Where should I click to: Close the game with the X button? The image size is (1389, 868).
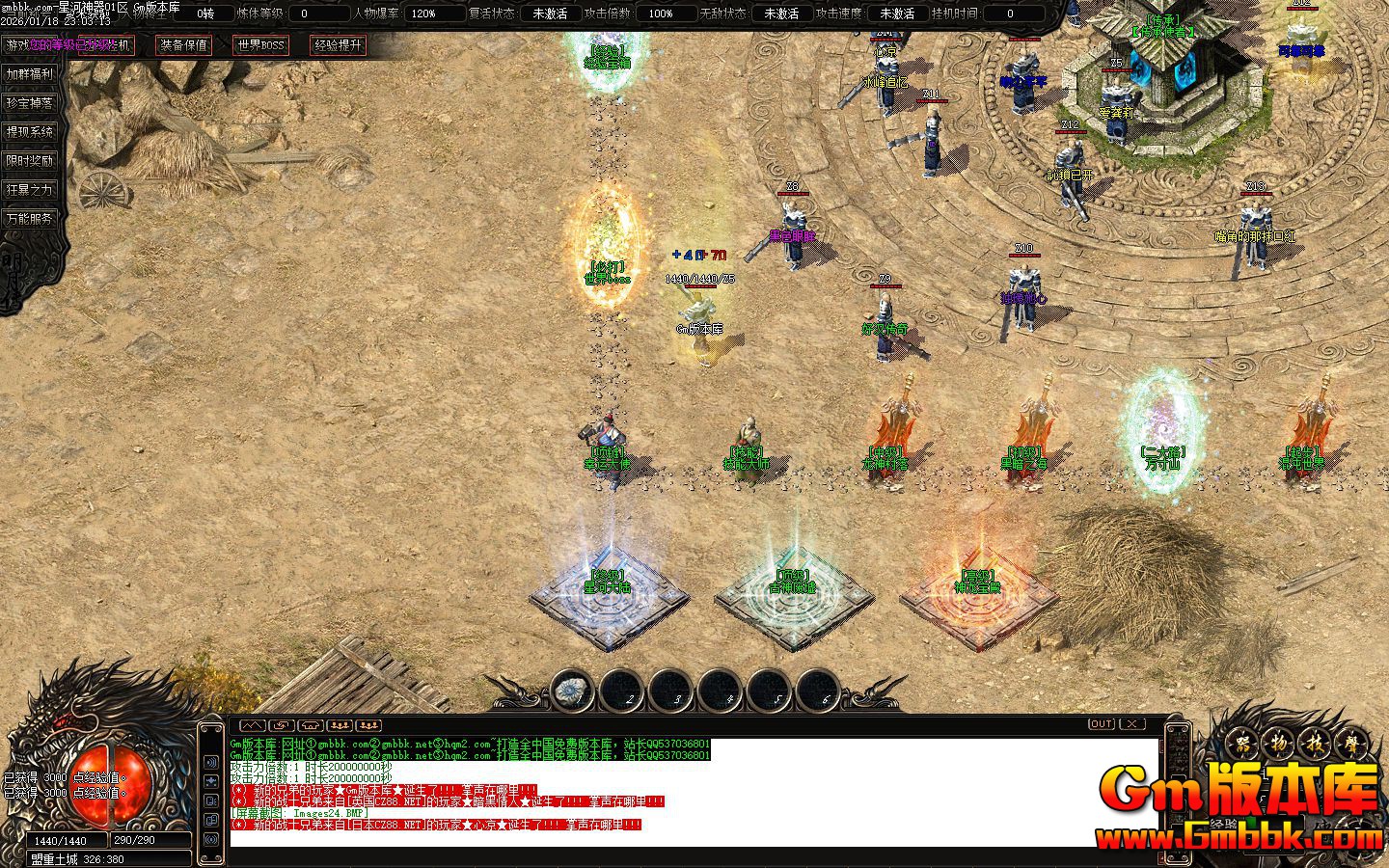click(x=1131, y=724)
